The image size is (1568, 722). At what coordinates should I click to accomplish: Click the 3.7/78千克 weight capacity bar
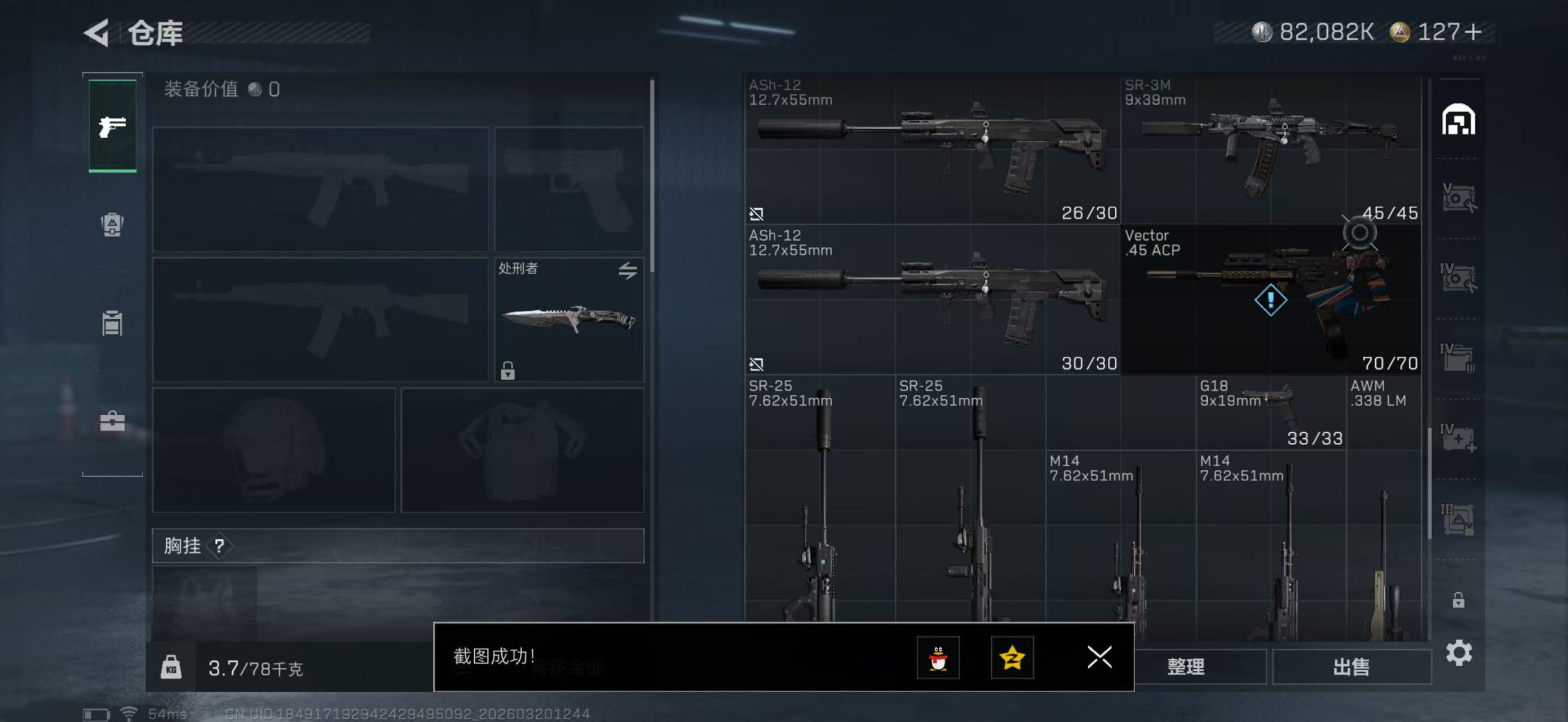click(x=255, y=667)
